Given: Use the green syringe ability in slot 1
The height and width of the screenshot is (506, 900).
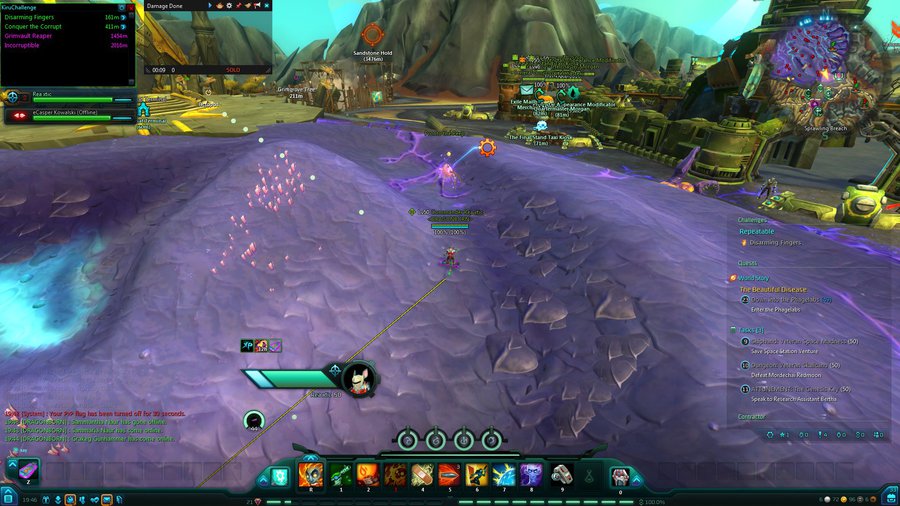Looking at the screenshot, I should (340, 474).
